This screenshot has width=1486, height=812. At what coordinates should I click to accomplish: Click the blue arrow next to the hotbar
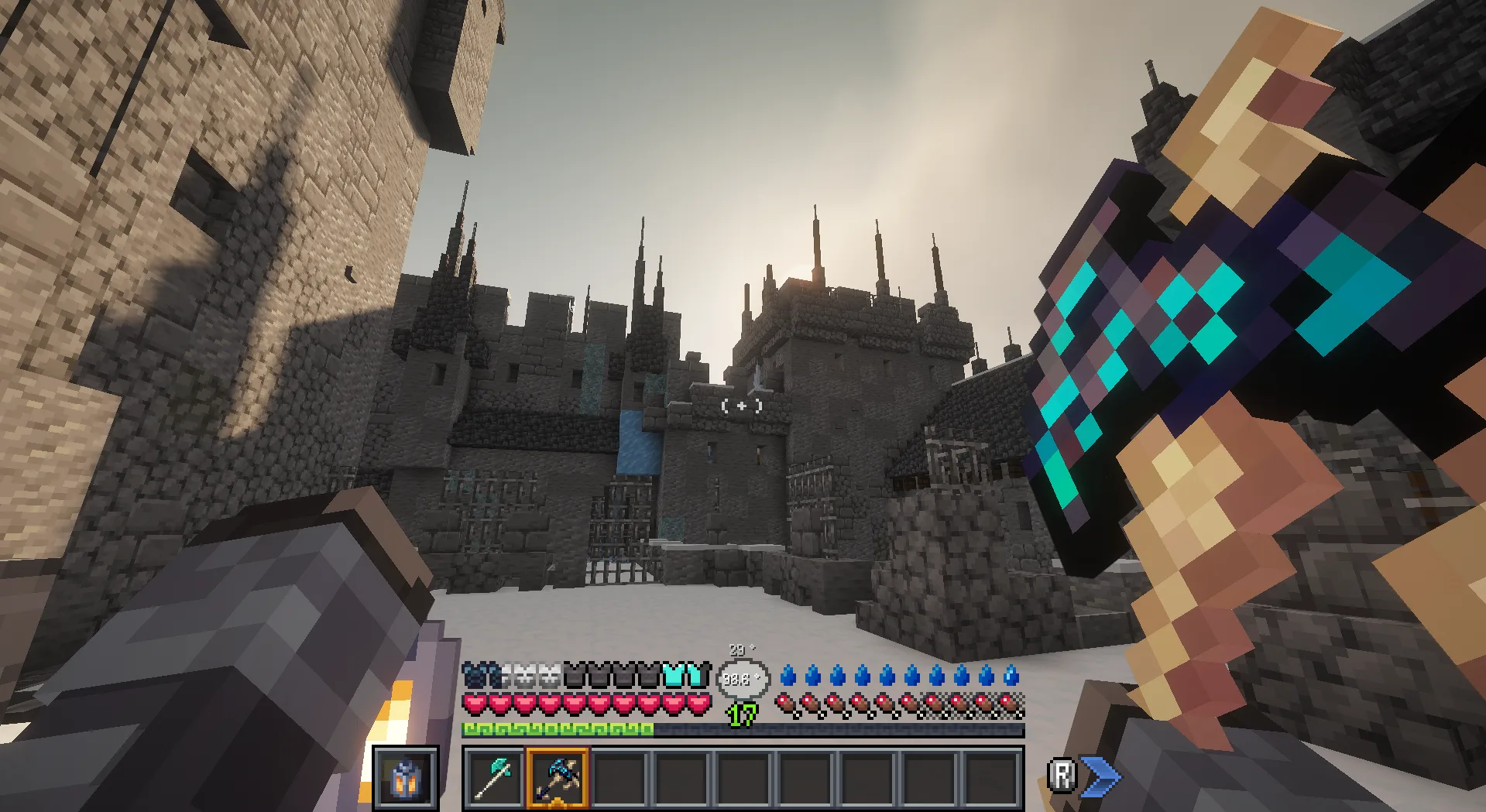coord(1100,776)
